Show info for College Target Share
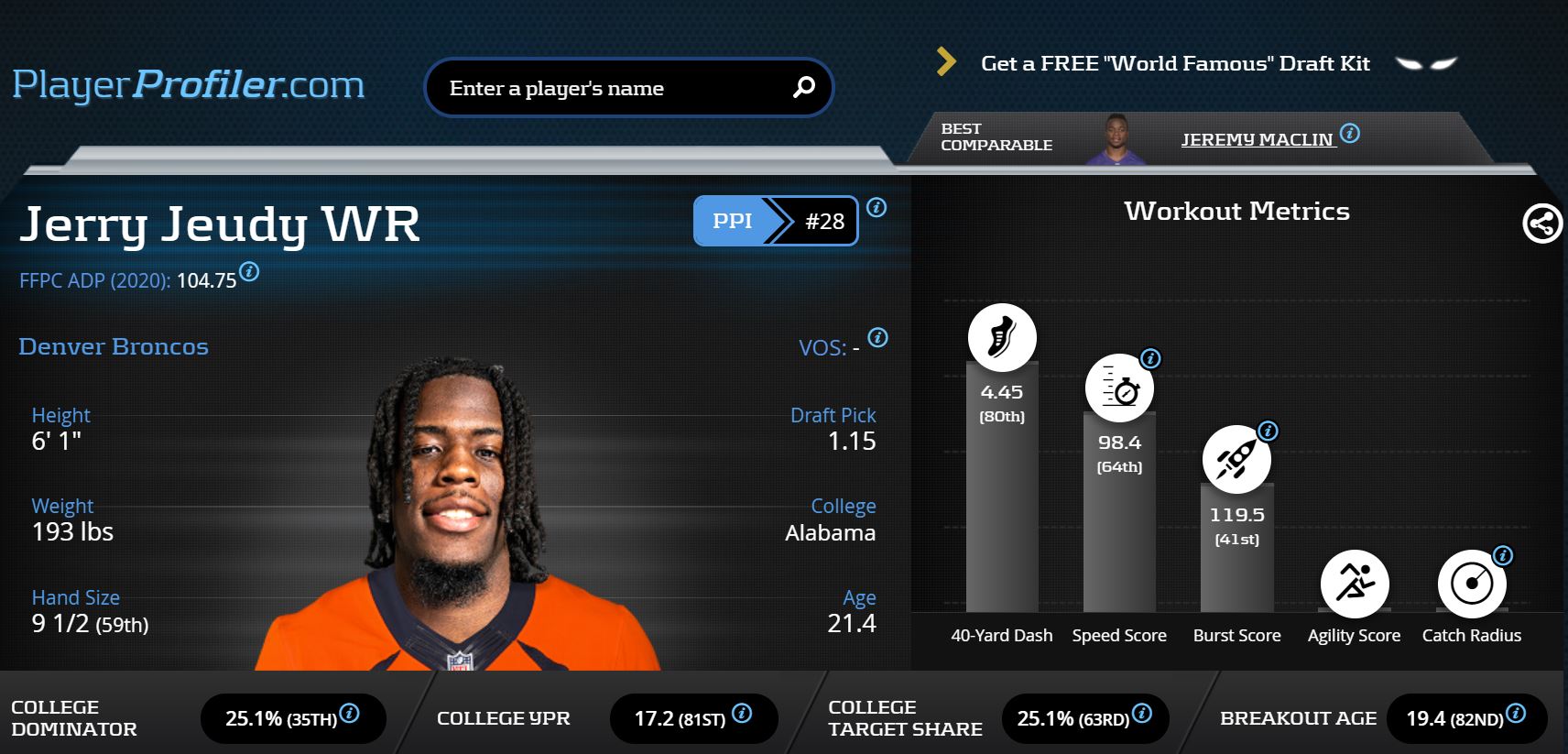This screenshot has height=754, width=1568. click(1141, 714)
